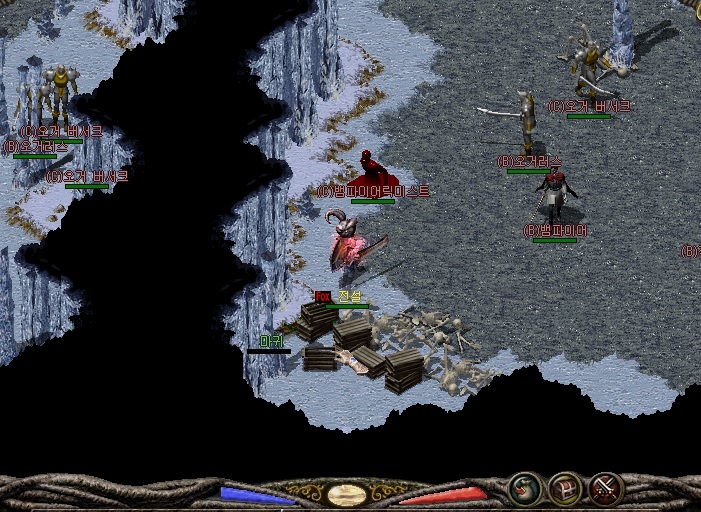Image resolution: width=701 pixels, height=512 pixels.
Task: Click the crossed swords round button
Action: point(605,489)
